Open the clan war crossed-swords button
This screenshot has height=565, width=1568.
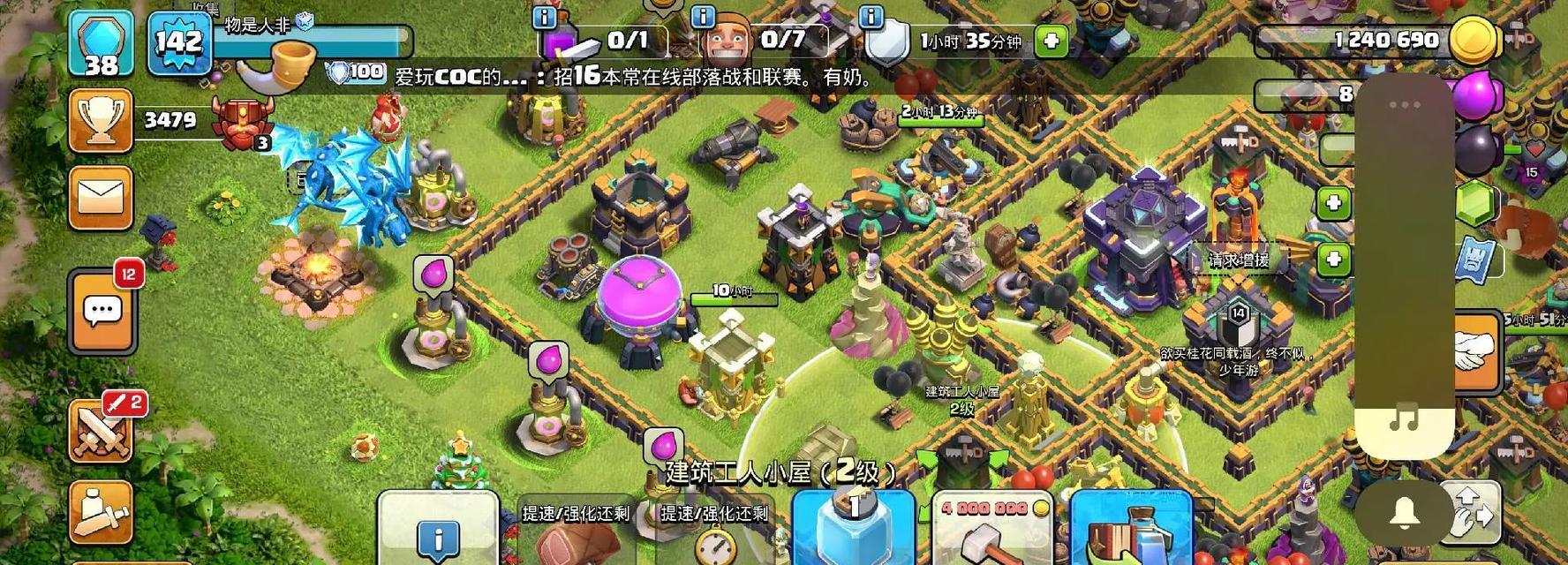click(102, 433)
